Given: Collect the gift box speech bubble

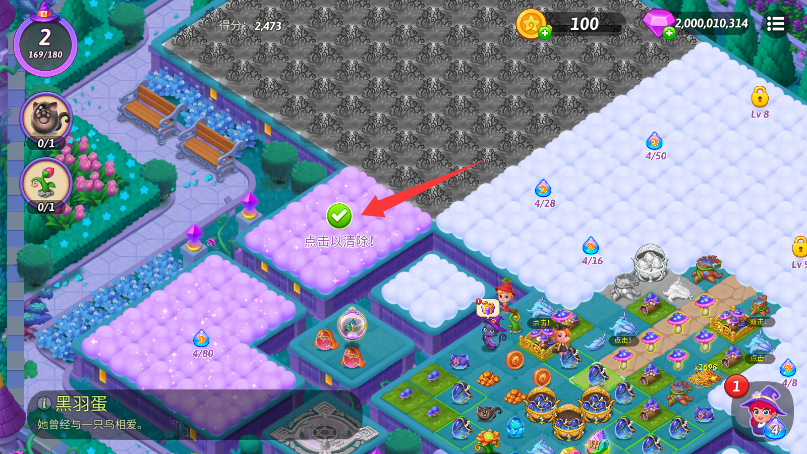Looking at the screenshot, I should pyautogui.click(x=487, y=308).
